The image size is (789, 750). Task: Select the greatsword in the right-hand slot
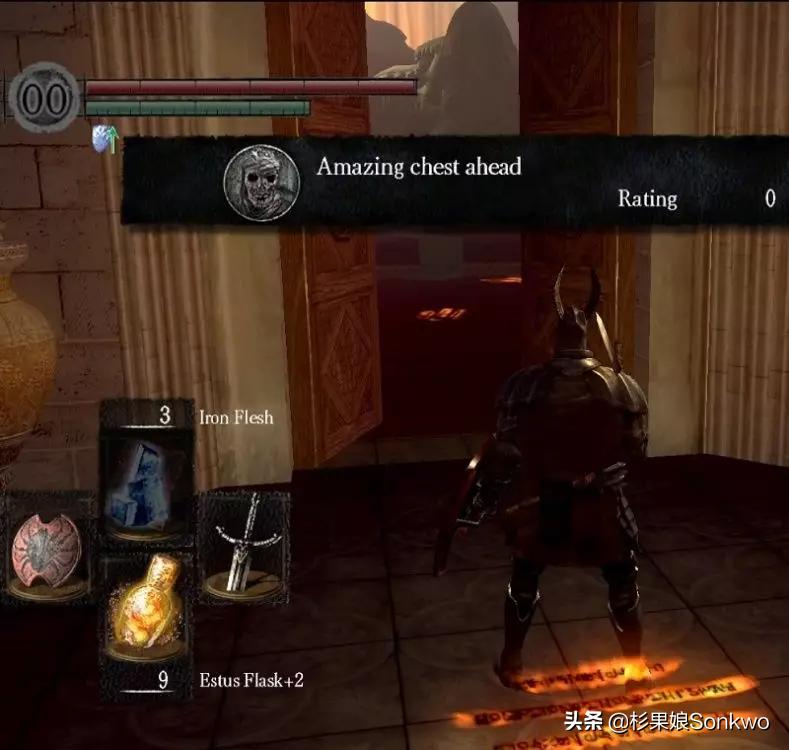tap(242, 545)
